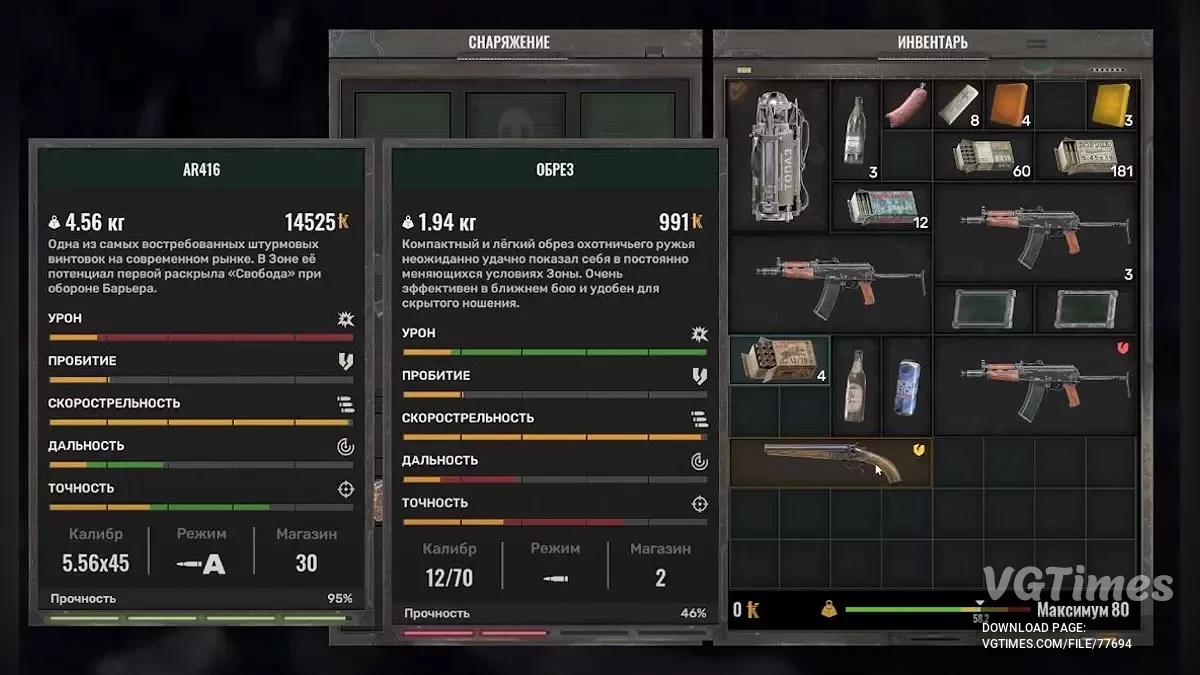This screenshot has width=1200, height=675.
Task: Select the yellow pack stack of 3
Action: [1110, 105]
